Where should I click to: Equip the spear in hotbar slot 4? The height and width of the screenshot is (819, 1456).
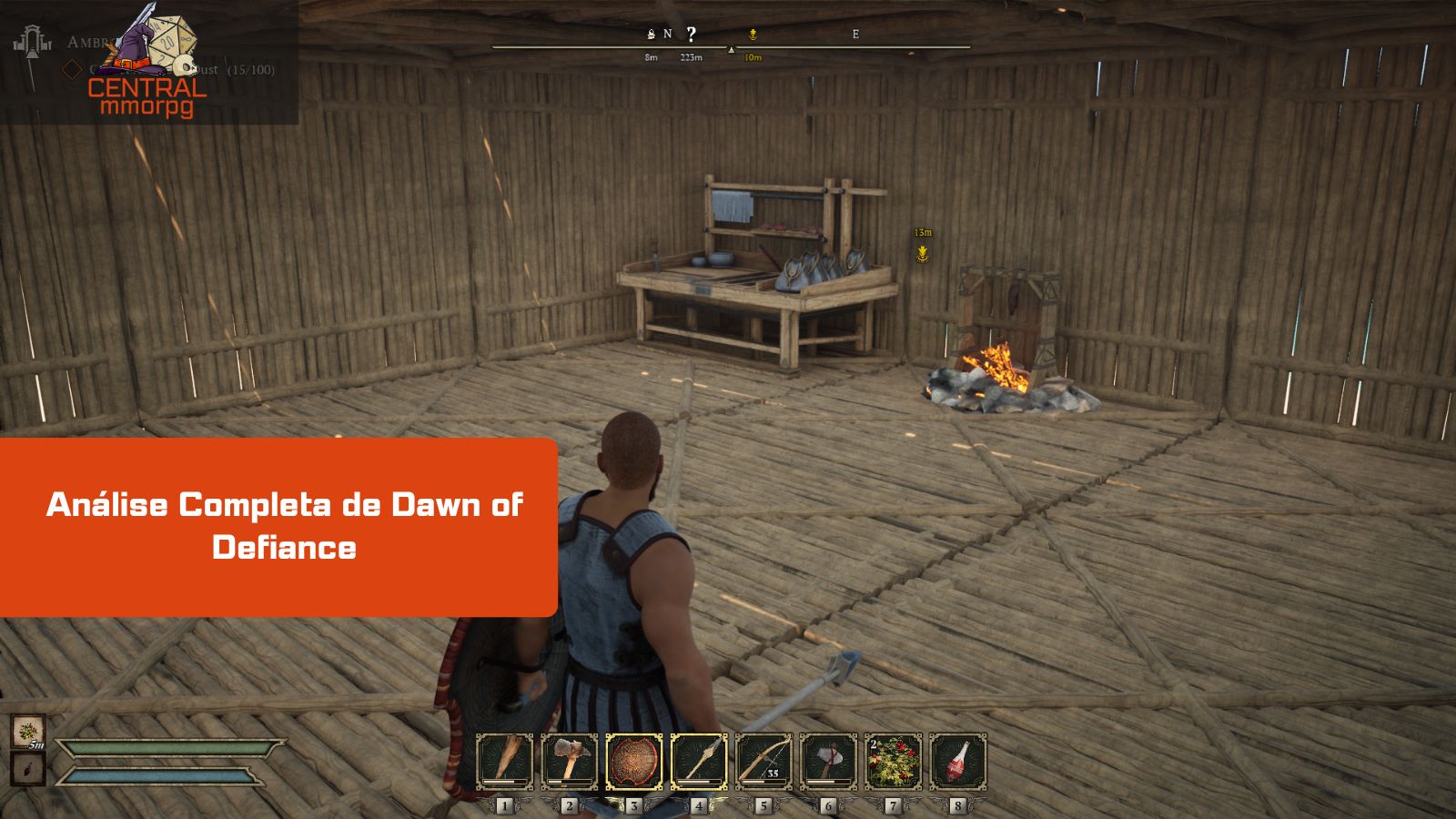tap(702, 760)
